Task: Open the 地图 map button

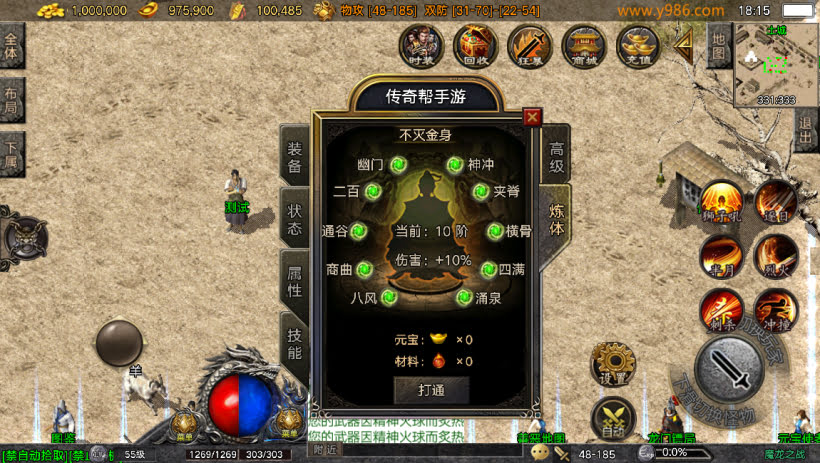Action: [718, 44]
